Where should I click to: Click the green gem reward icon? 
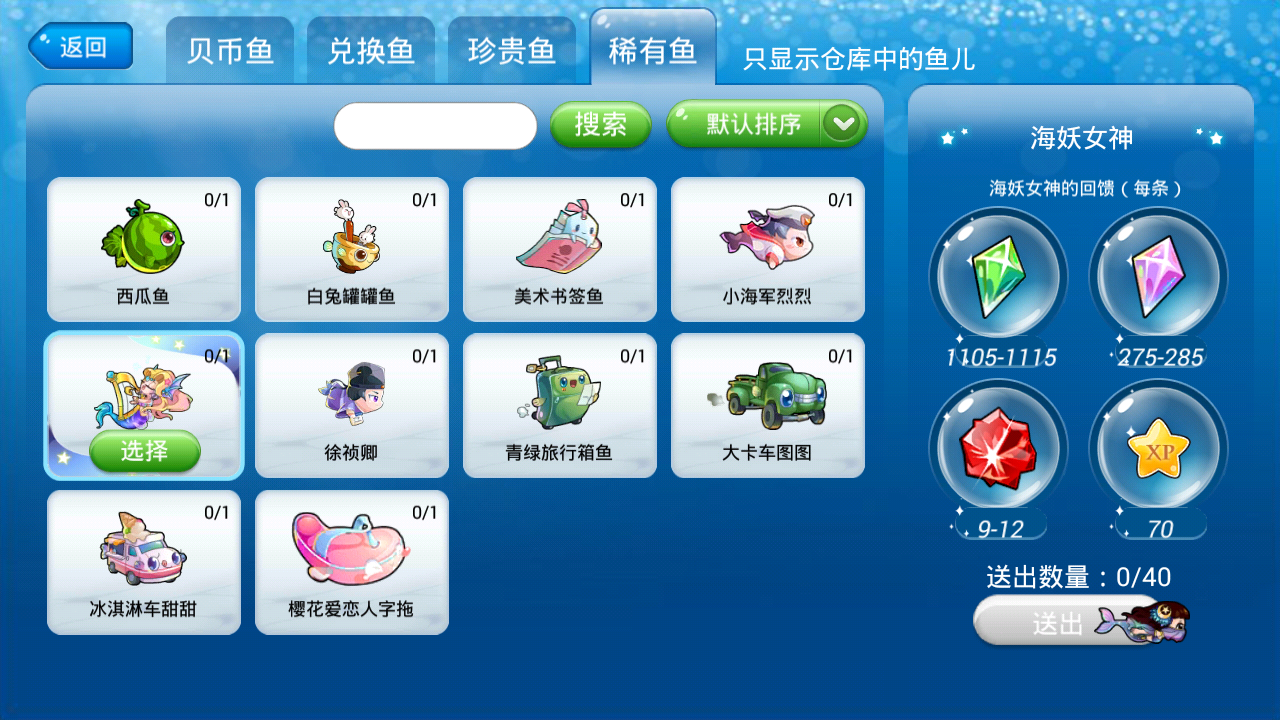[x=997, y=277]
